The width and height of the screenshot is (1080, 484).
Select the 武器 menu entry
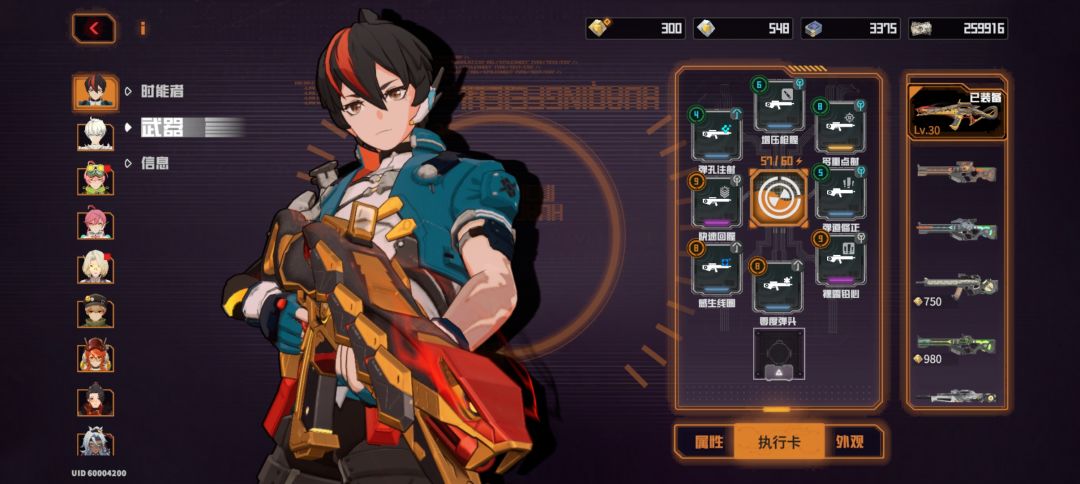(x=159, y=127)
